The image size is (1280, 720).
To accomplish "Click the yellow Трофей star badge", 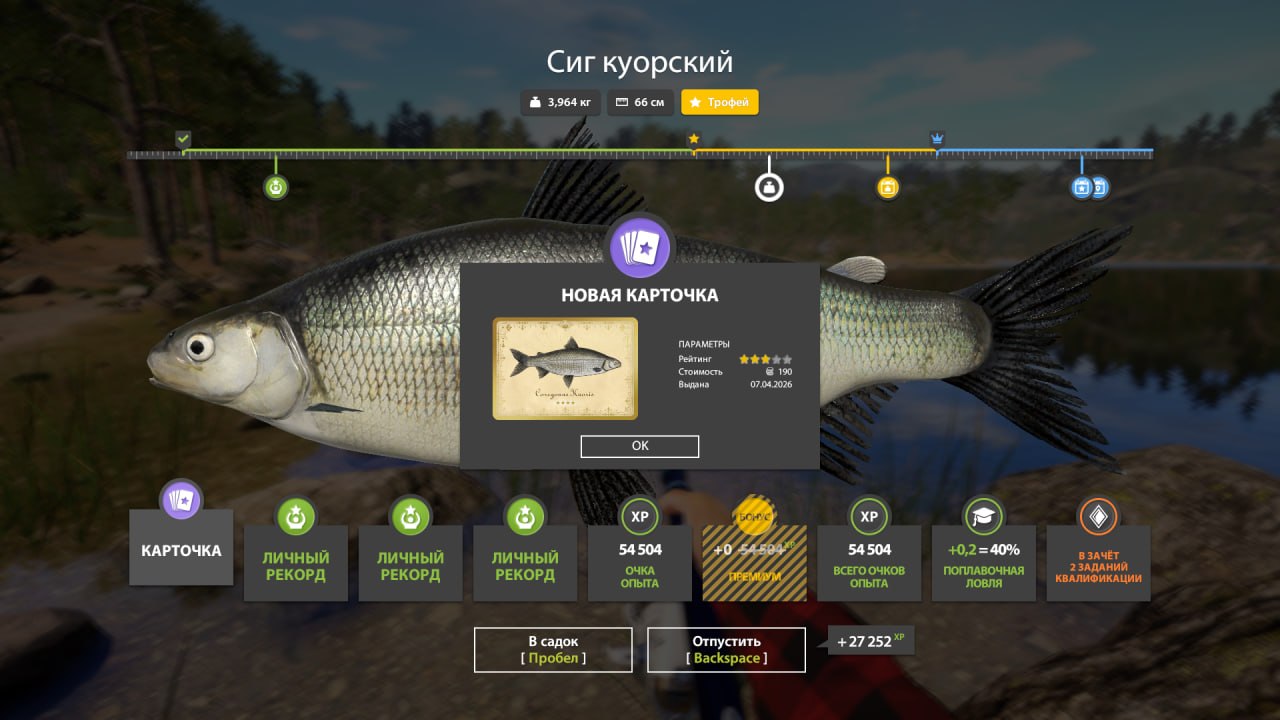I will (x=719, y=102).
